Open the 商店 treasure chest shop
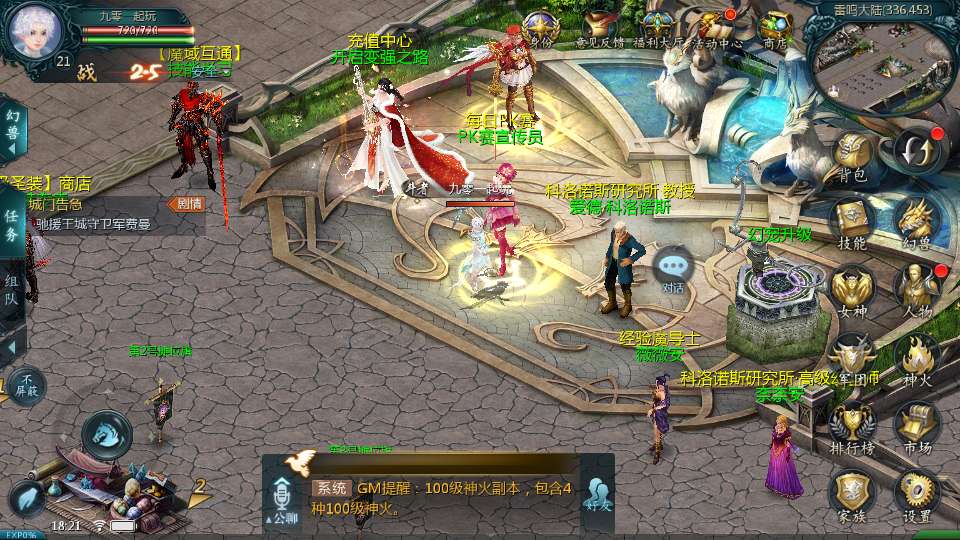This screenshot has width=960, height=540. coord(774,26)
